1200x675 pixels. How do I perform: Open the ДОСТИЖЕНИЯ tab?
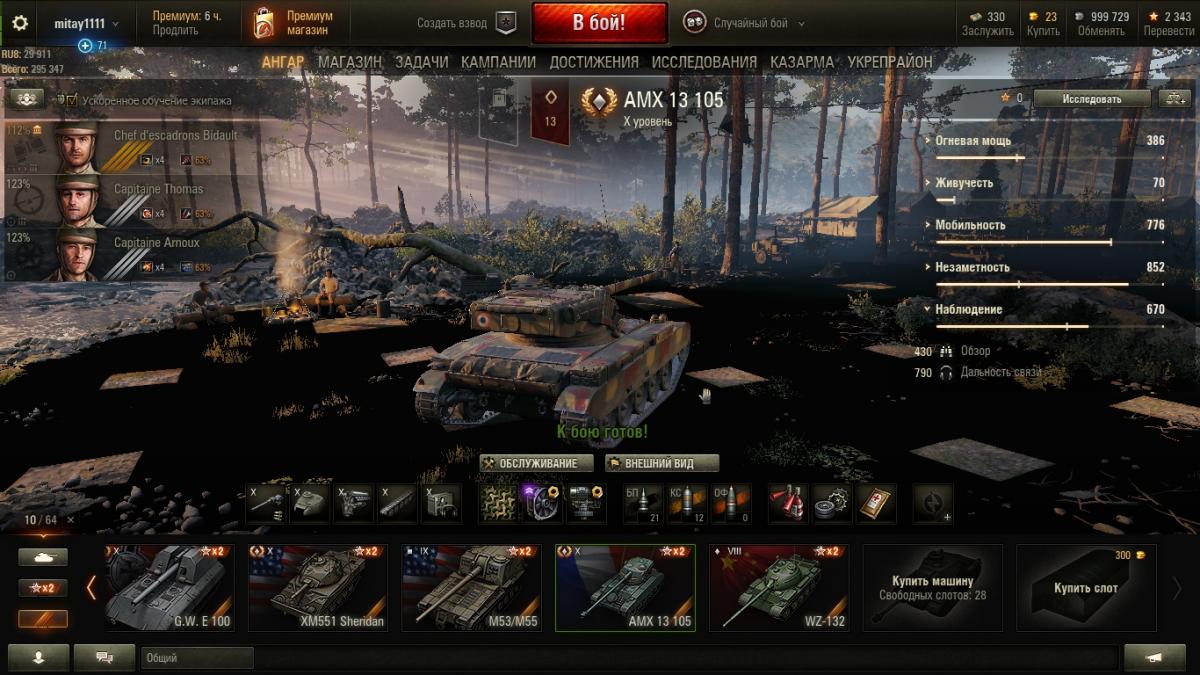coord(593,62)
